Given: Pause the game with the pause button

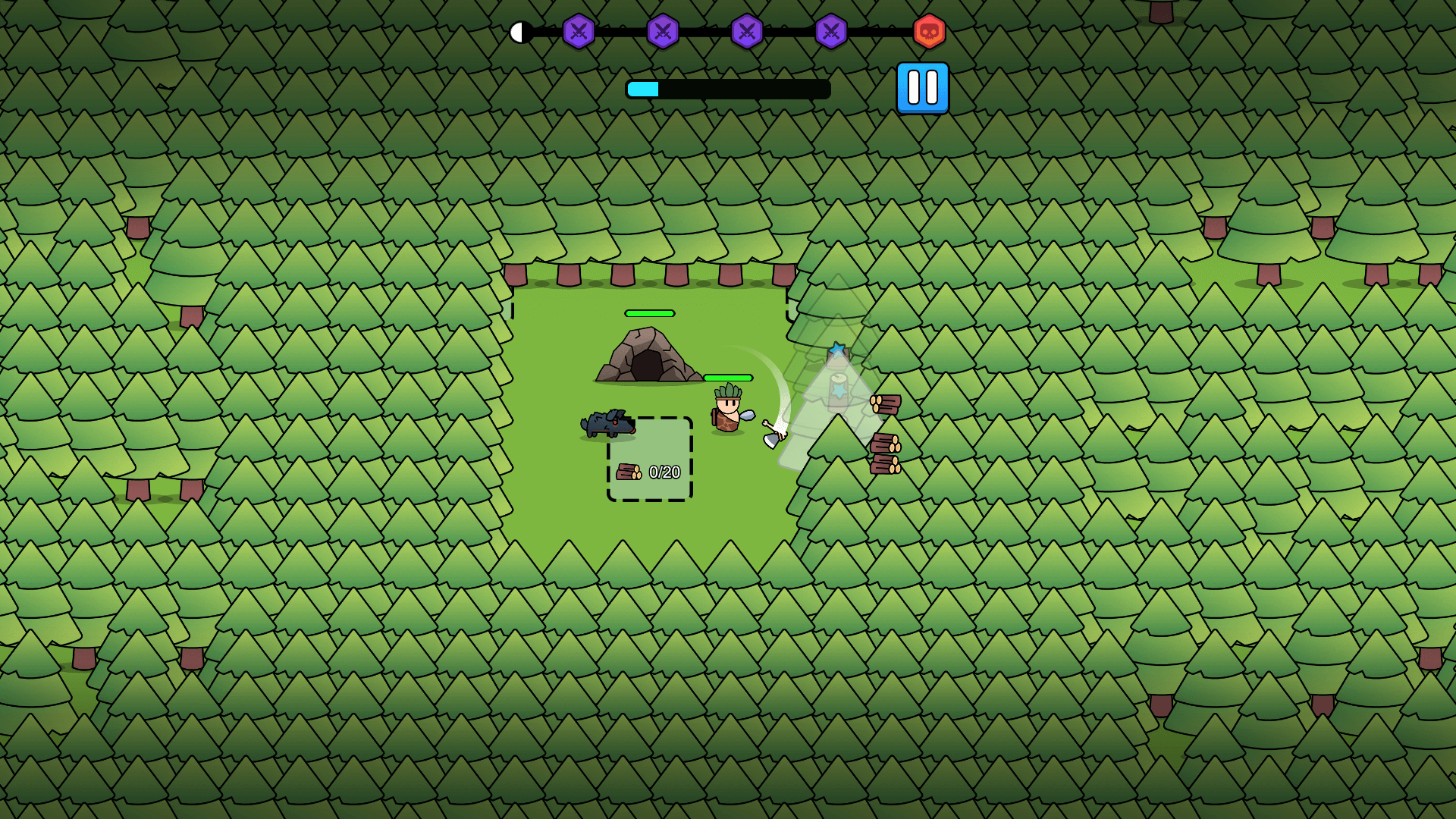Looking at the screenshot, I should click(922, 86).
